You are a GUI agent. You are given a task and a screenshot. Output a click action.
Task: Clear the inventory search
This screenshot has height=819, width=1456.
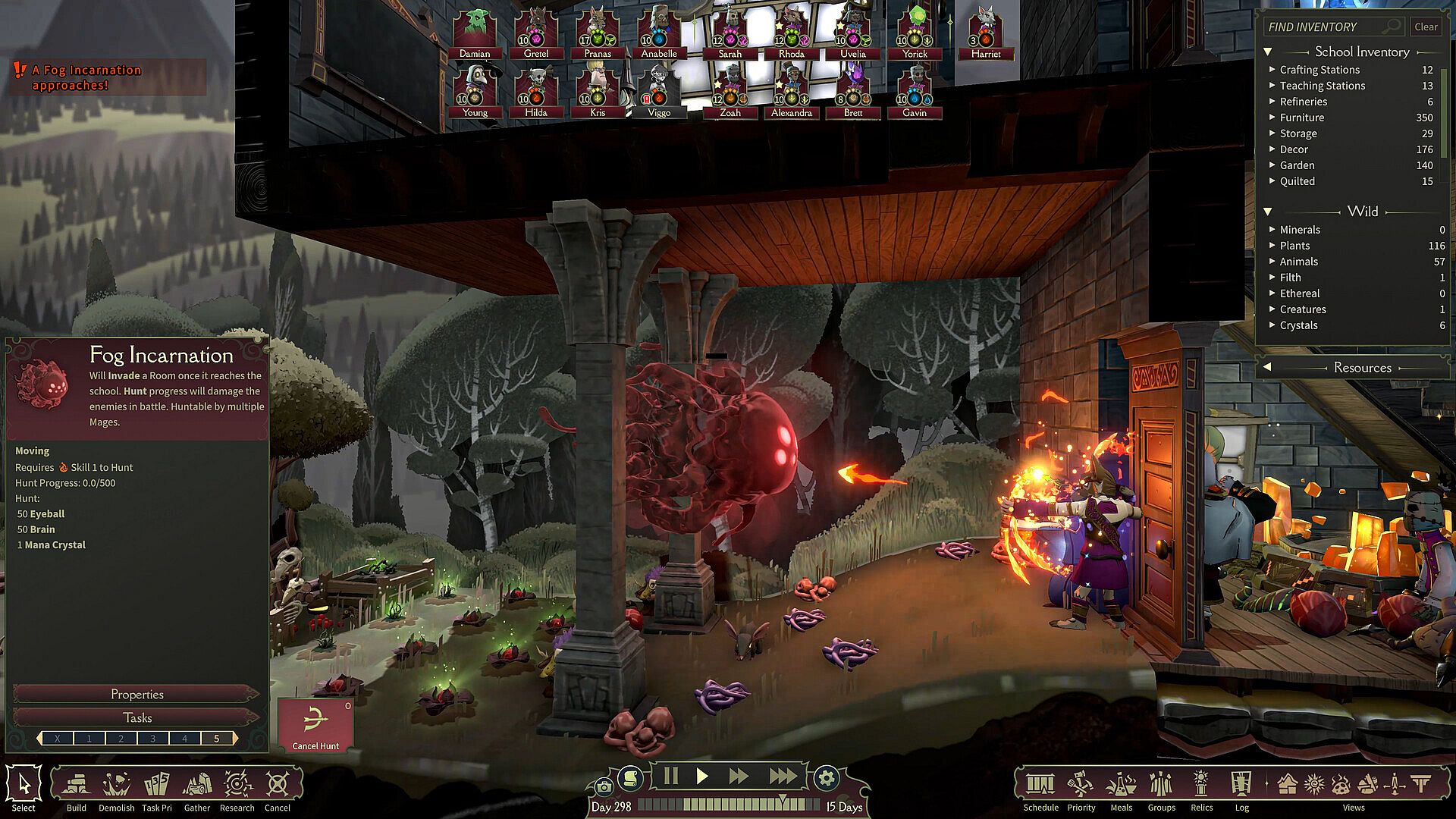tap(1426, 27)
